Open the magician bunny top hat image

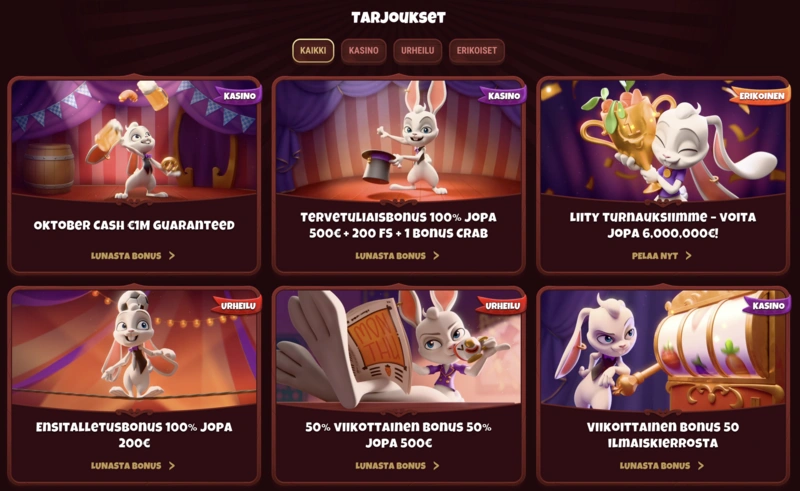(398, 140)
